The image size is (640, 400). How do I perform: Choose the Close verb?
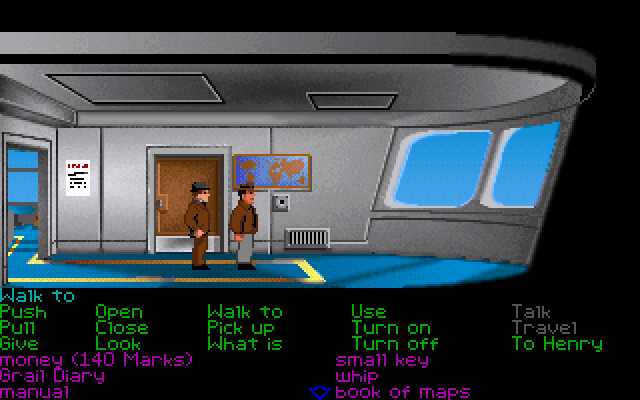[121, 328]
